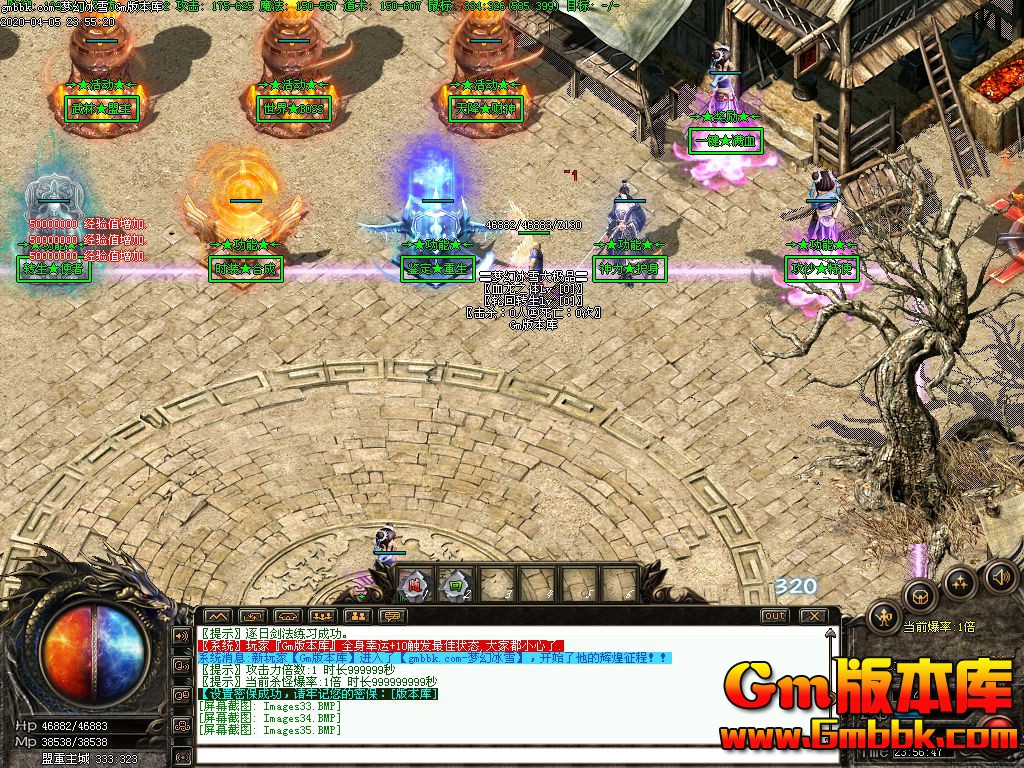The width and height of the screenshot is (1024, 768).
Task: Close the chat panel with X
Action: [814, 616]
